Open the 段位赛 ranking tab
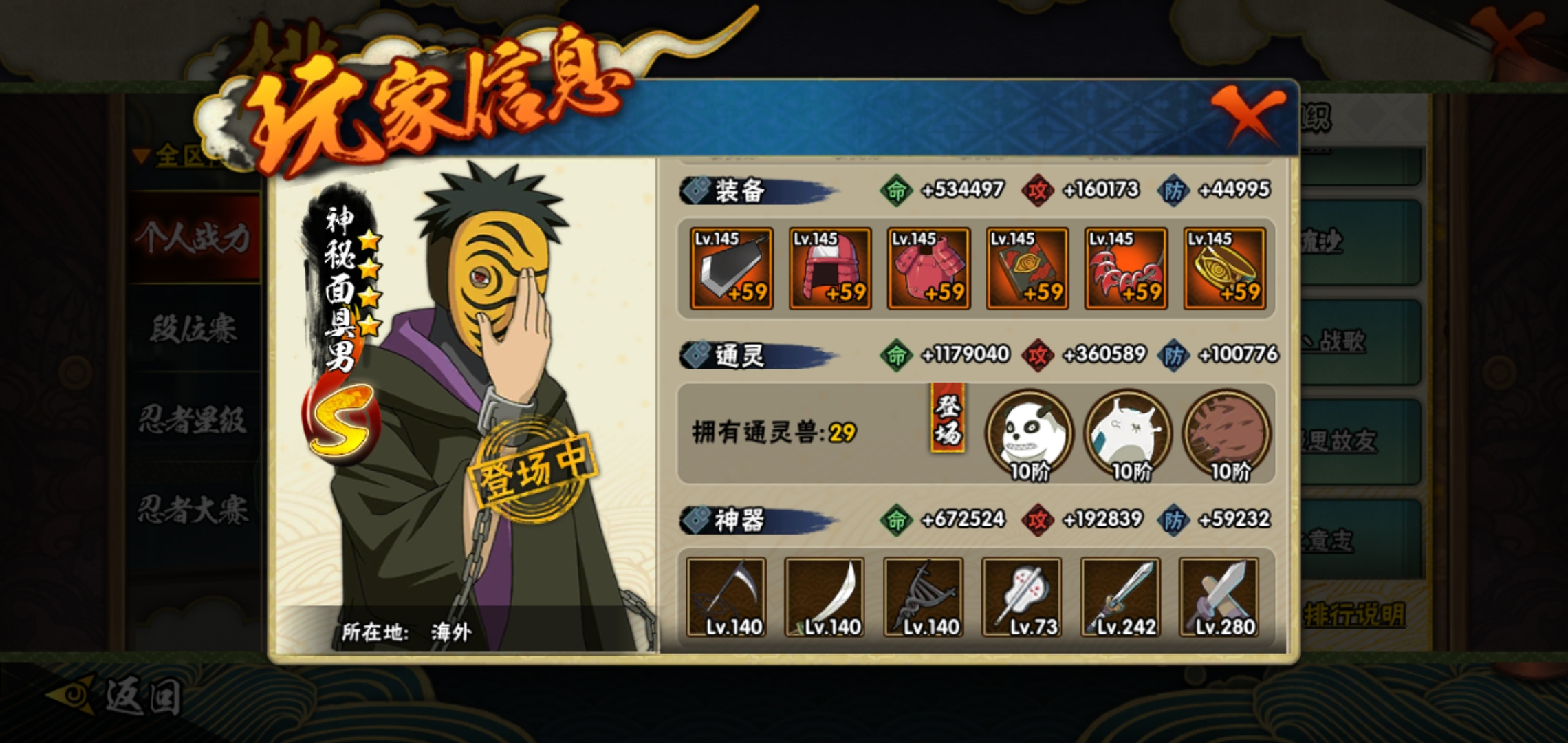Screen dimensions: 1568x743 pyautogui.click(x=193, y=329)
